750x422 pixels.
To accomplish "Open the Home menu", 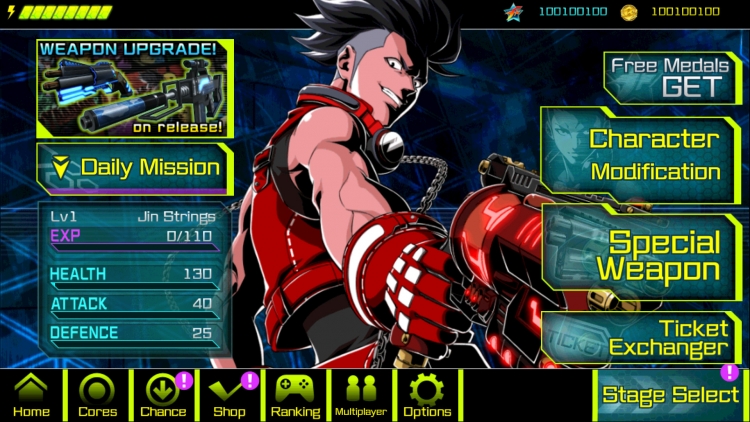I will (x=31, y=396).
